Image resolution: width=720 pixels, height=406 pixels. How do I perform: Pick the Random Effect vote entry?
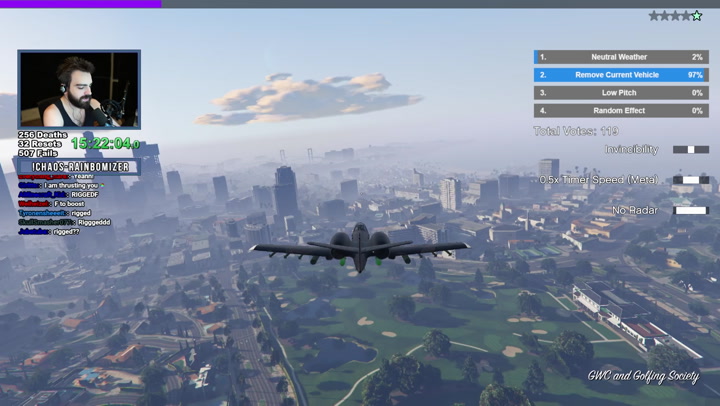(620, 111)
